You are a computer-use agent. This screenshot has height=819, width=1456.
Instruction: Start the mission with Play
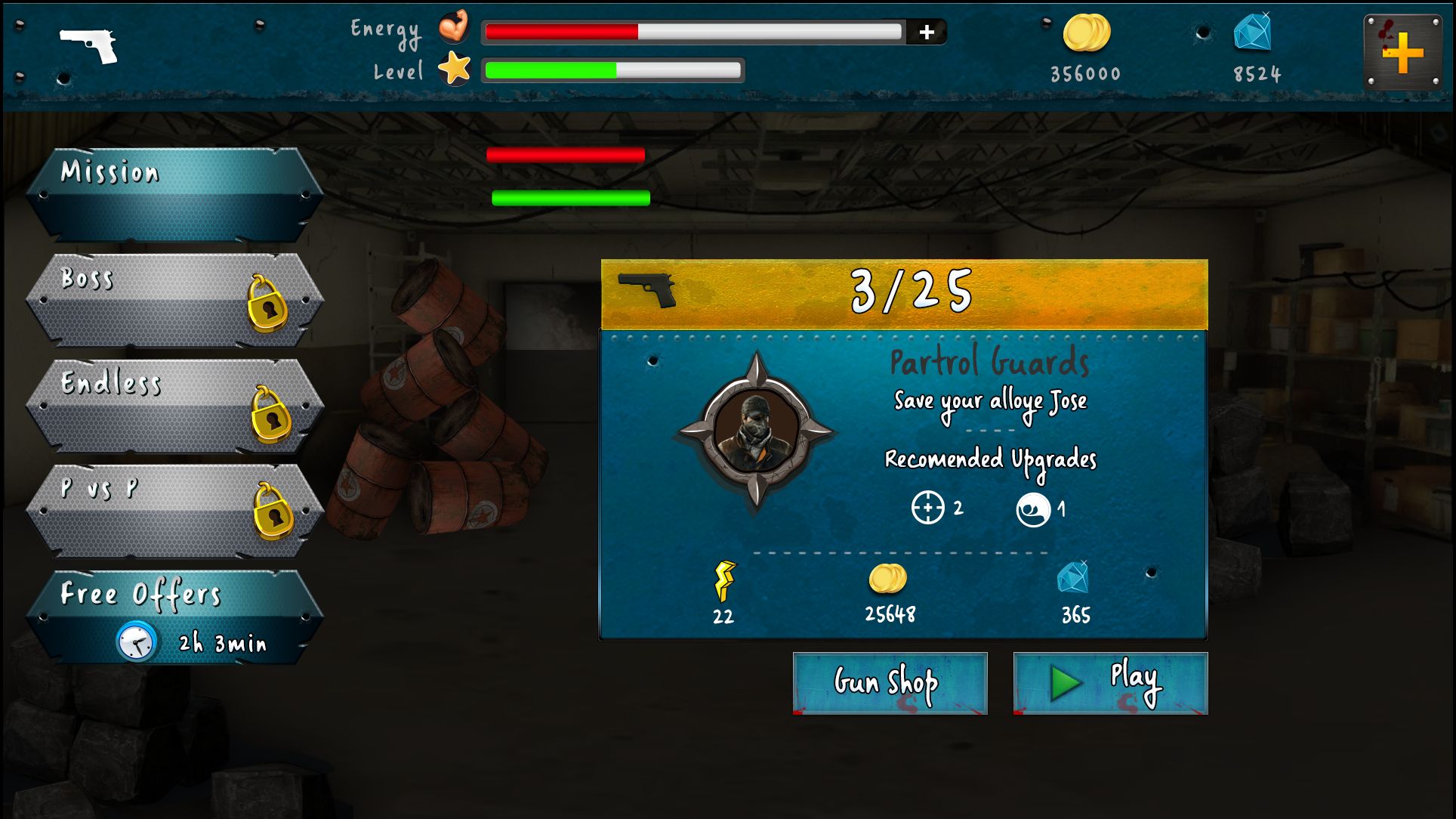click(x=1110, y=683)
